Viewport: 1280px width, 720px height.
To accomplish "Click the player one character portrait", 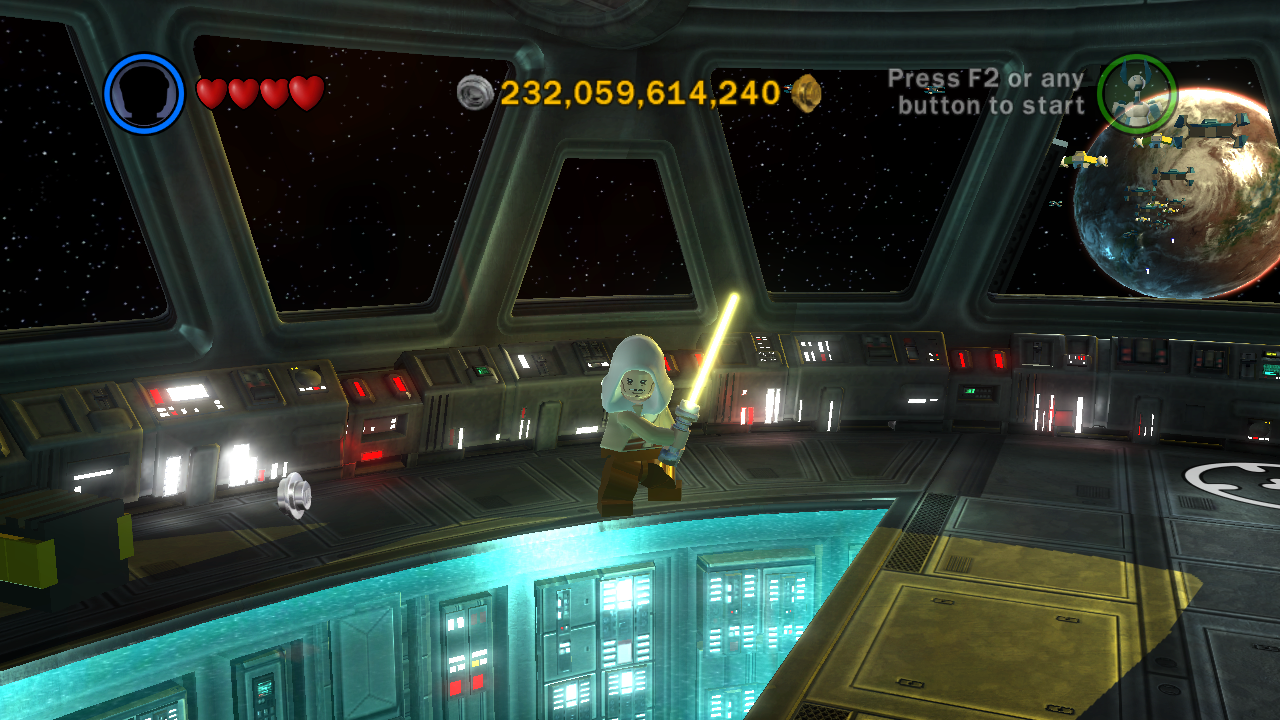I will pos(144,94).
